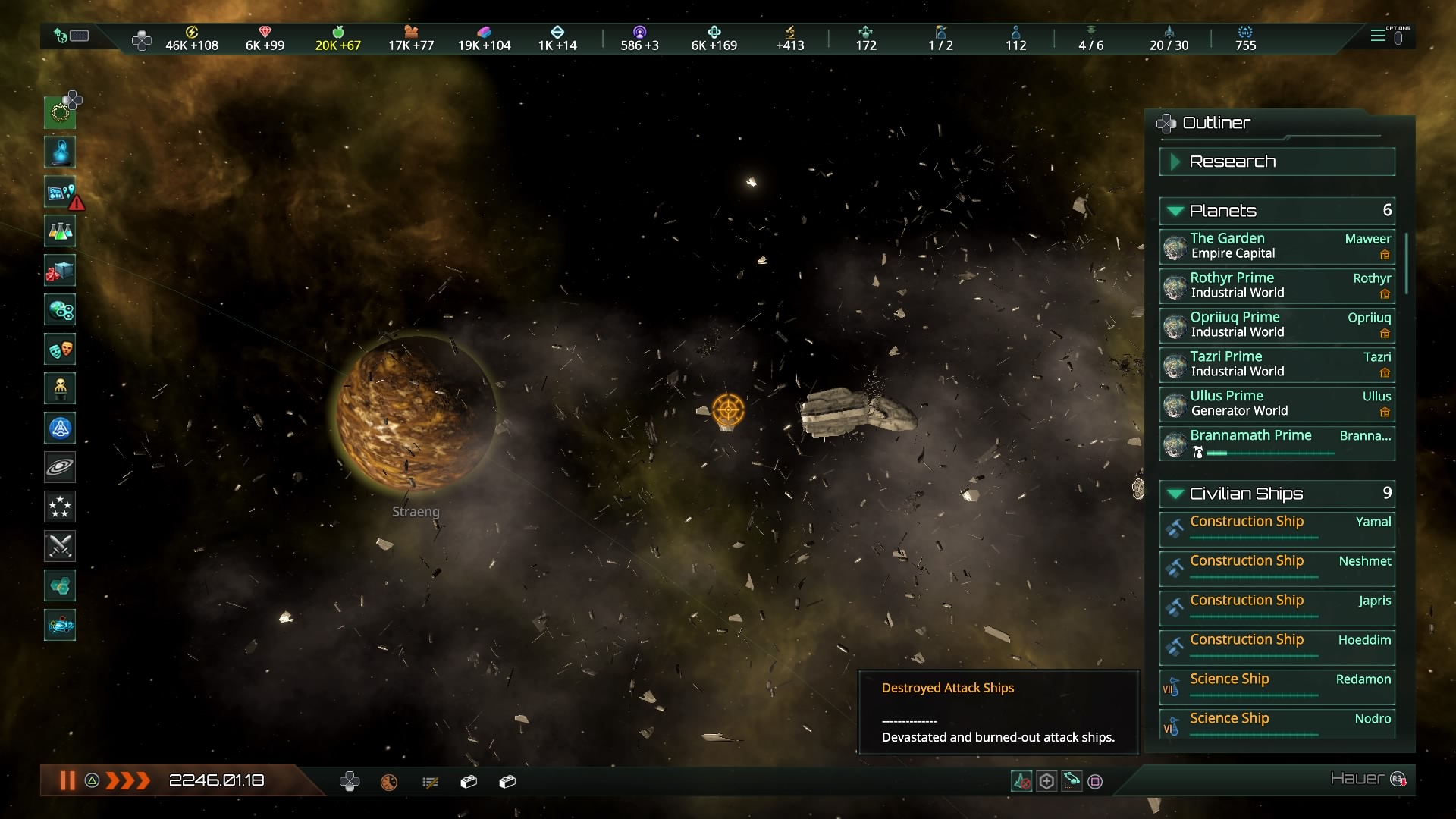Screen dimensions: 1456x819
Task: Open the species faces panel
Action: click(61, 350)
